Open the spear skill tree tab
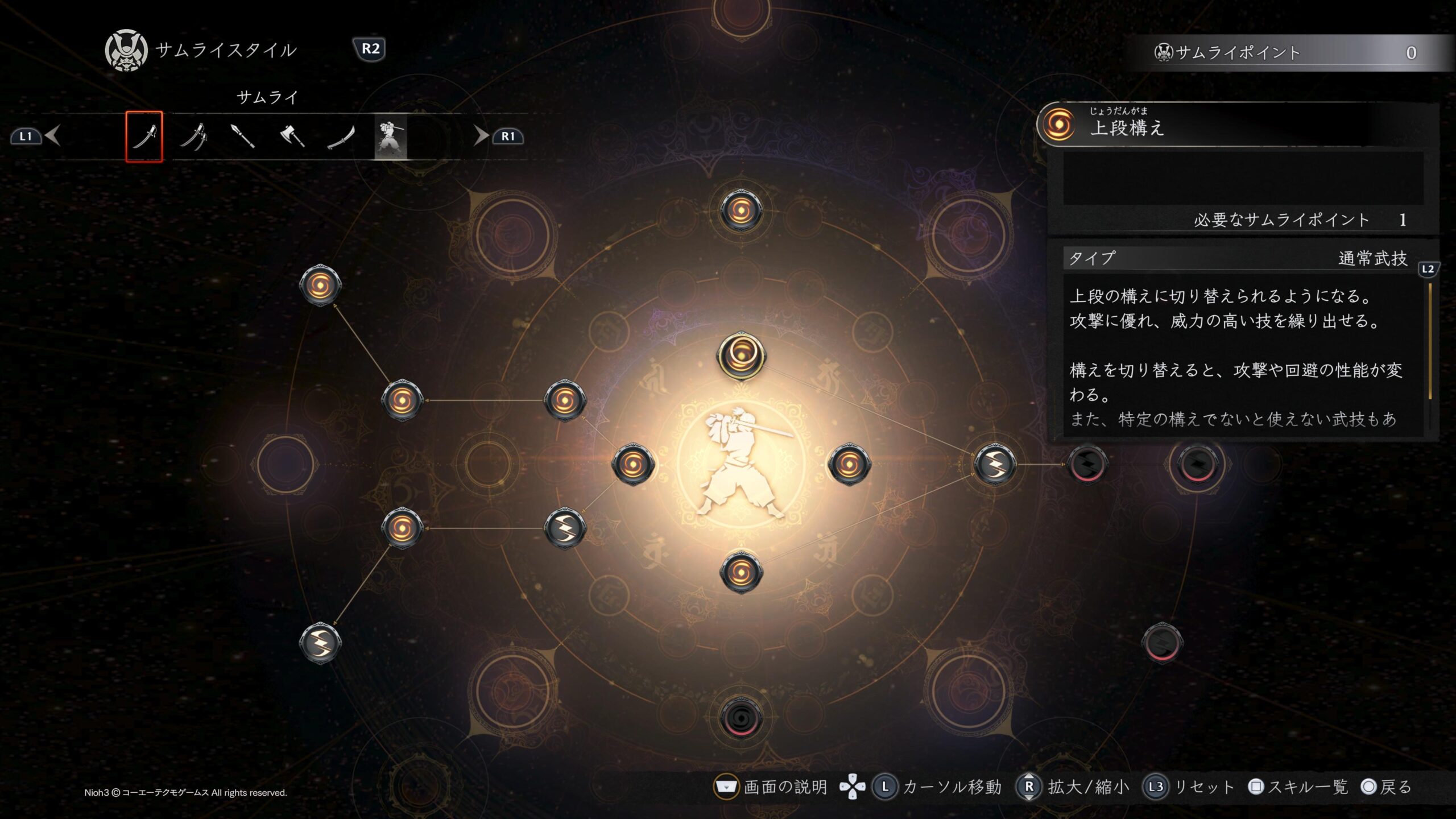Image resolution: width=1456 pixels, height=819 pixels. (242, 136)
